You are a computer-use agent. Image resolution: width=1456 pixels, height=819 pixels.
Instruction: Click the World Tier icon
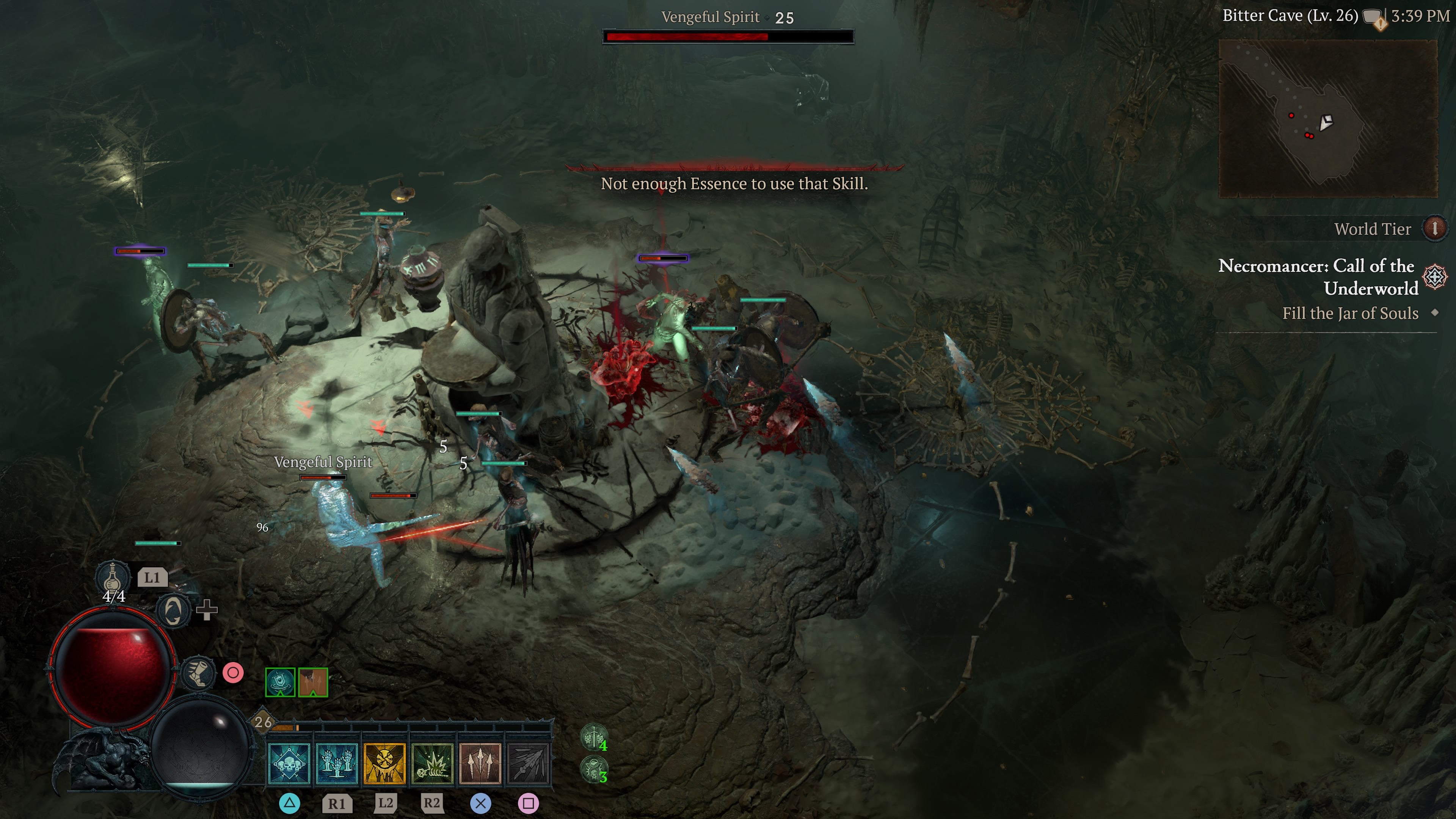[x=1434, y=228]
